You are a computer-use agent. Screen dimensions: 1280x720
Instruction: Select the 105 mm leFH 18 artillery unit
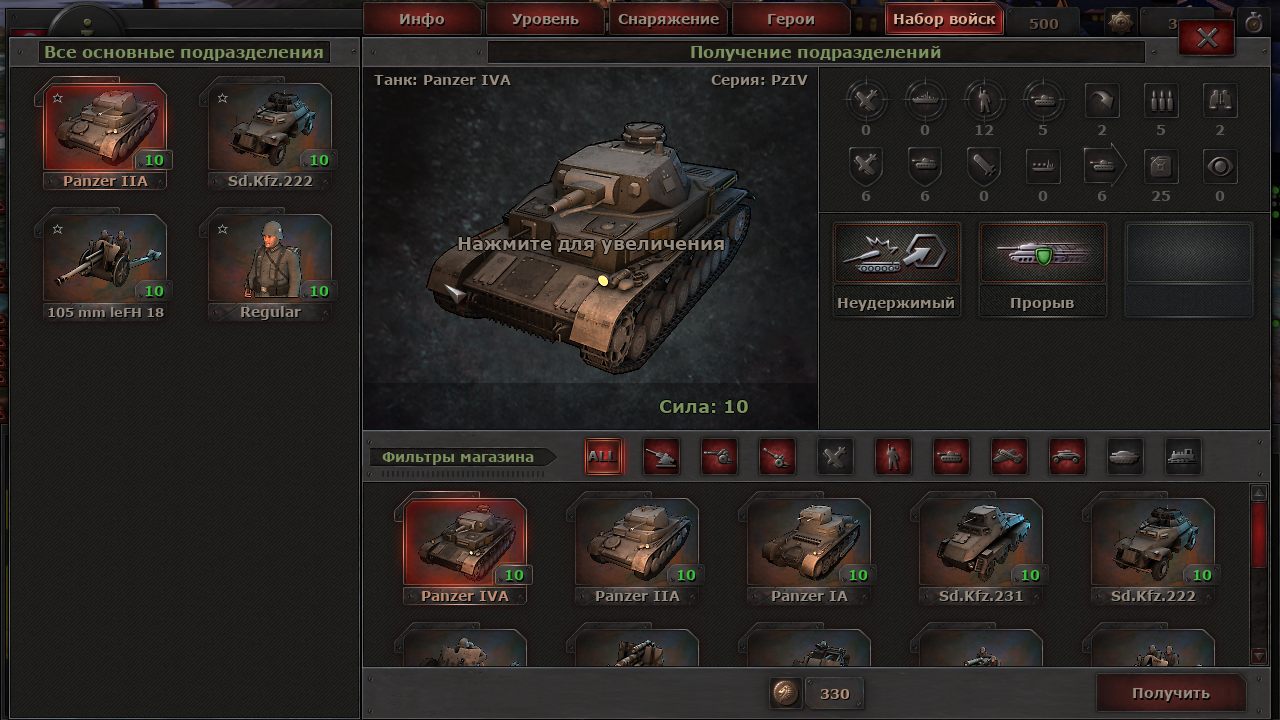click(x=105, y=260)
